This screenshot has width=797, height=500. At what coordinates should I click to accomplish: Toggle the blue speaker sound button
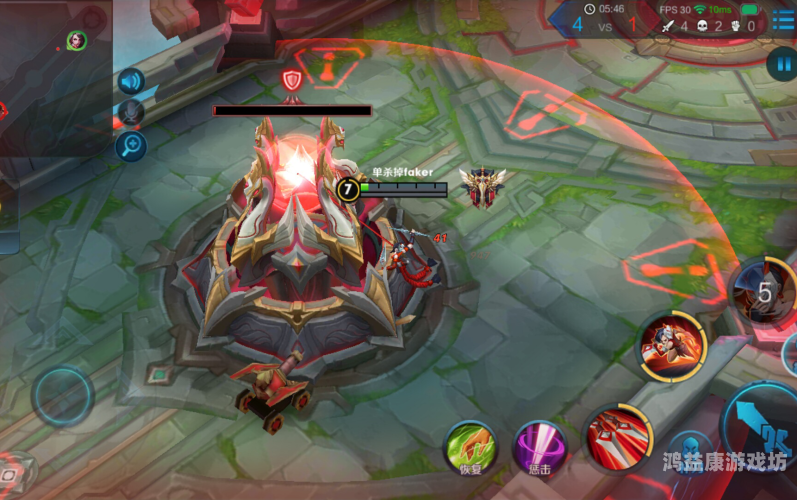pos(131,81)
